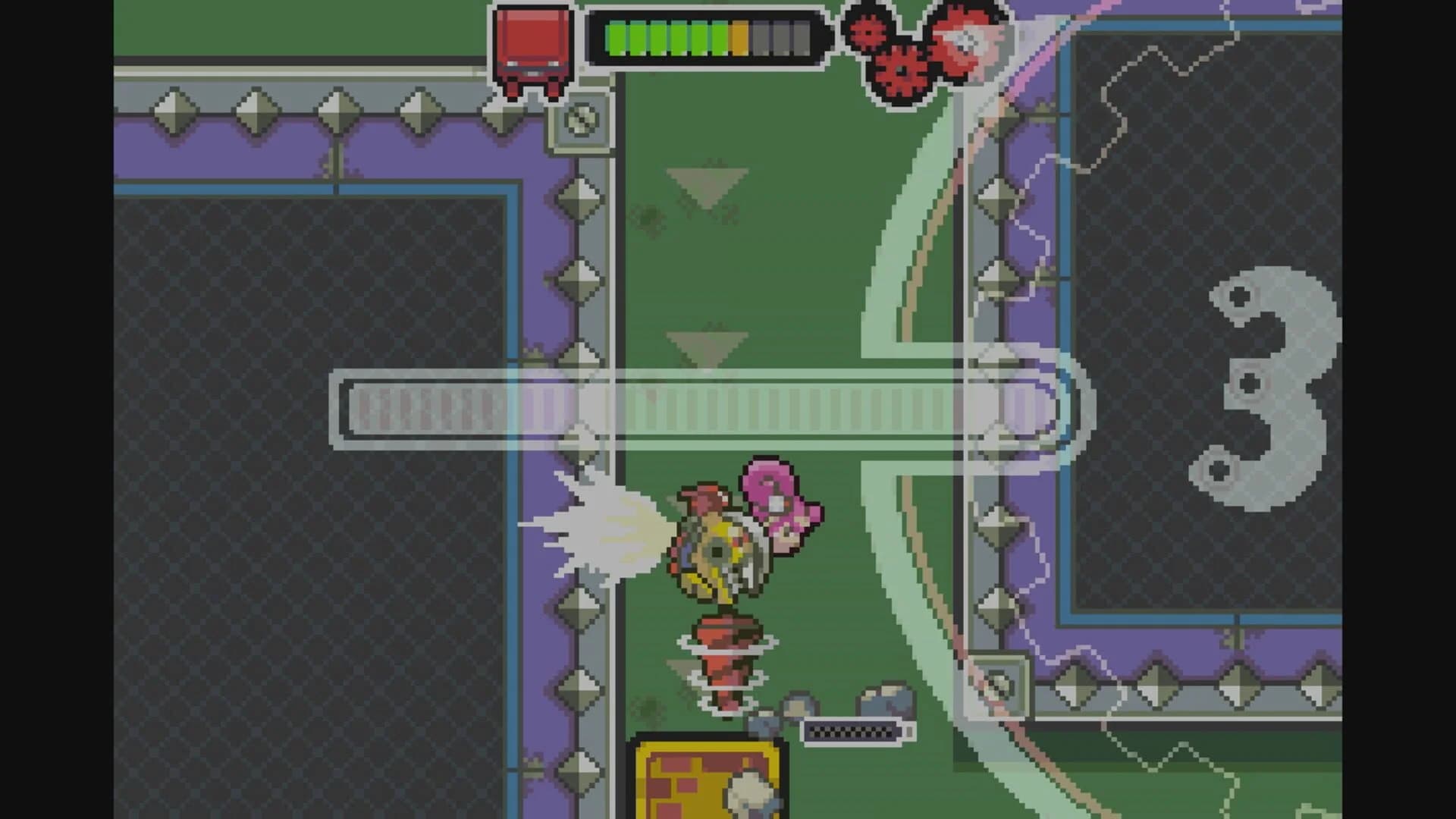Click the lower faded arrow above the rail slot

(705, 341)
